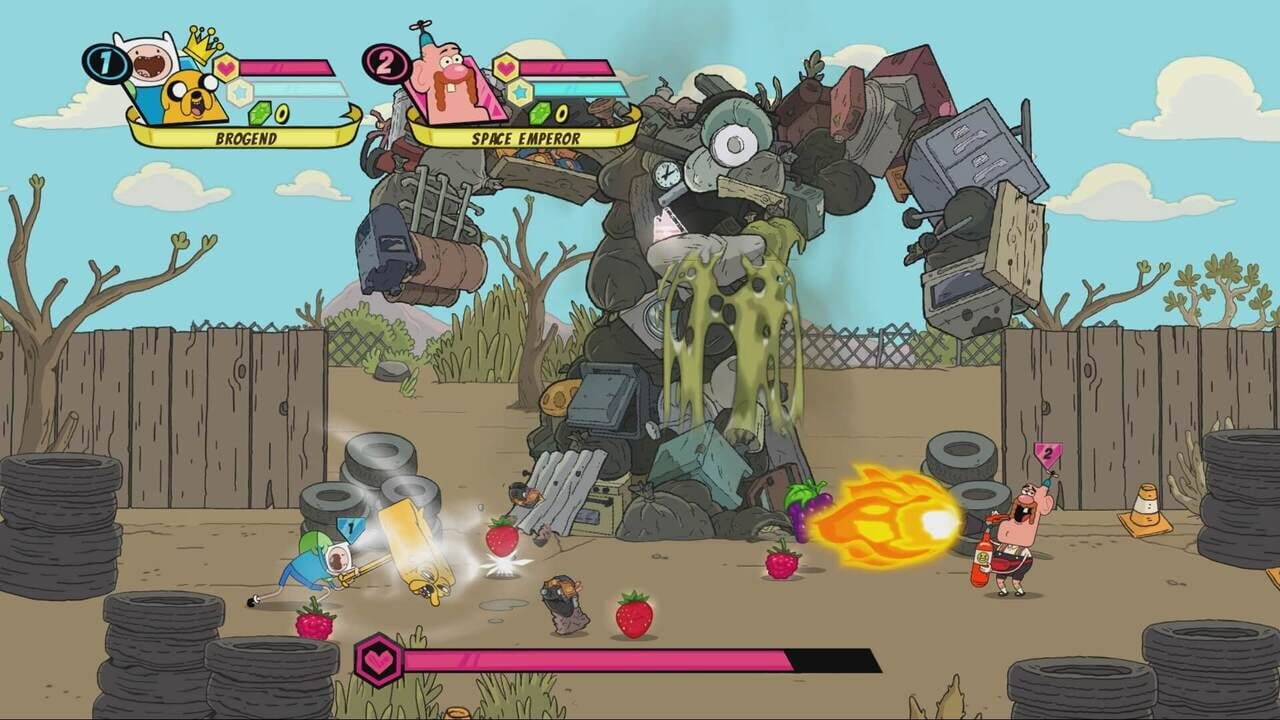Click the star icon below Brogend's health bar
The width and height of the screenshot is (1280, 720).
coord(240,91)
